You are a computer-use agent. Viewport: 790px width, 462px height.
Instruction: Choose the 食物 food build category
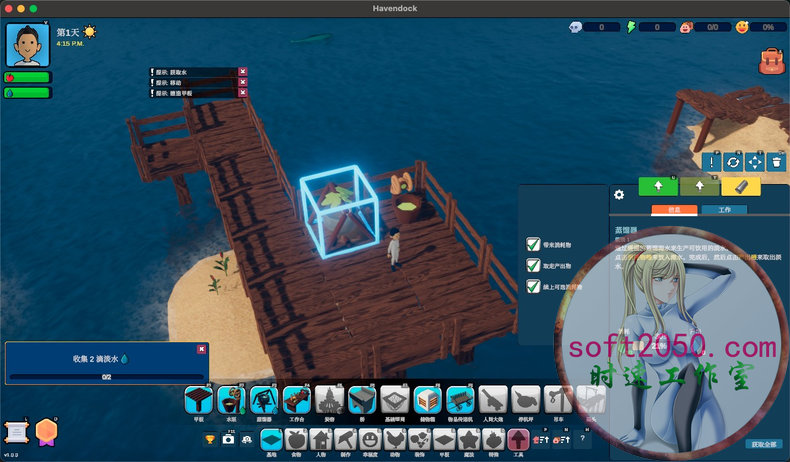tap(295, 439)
